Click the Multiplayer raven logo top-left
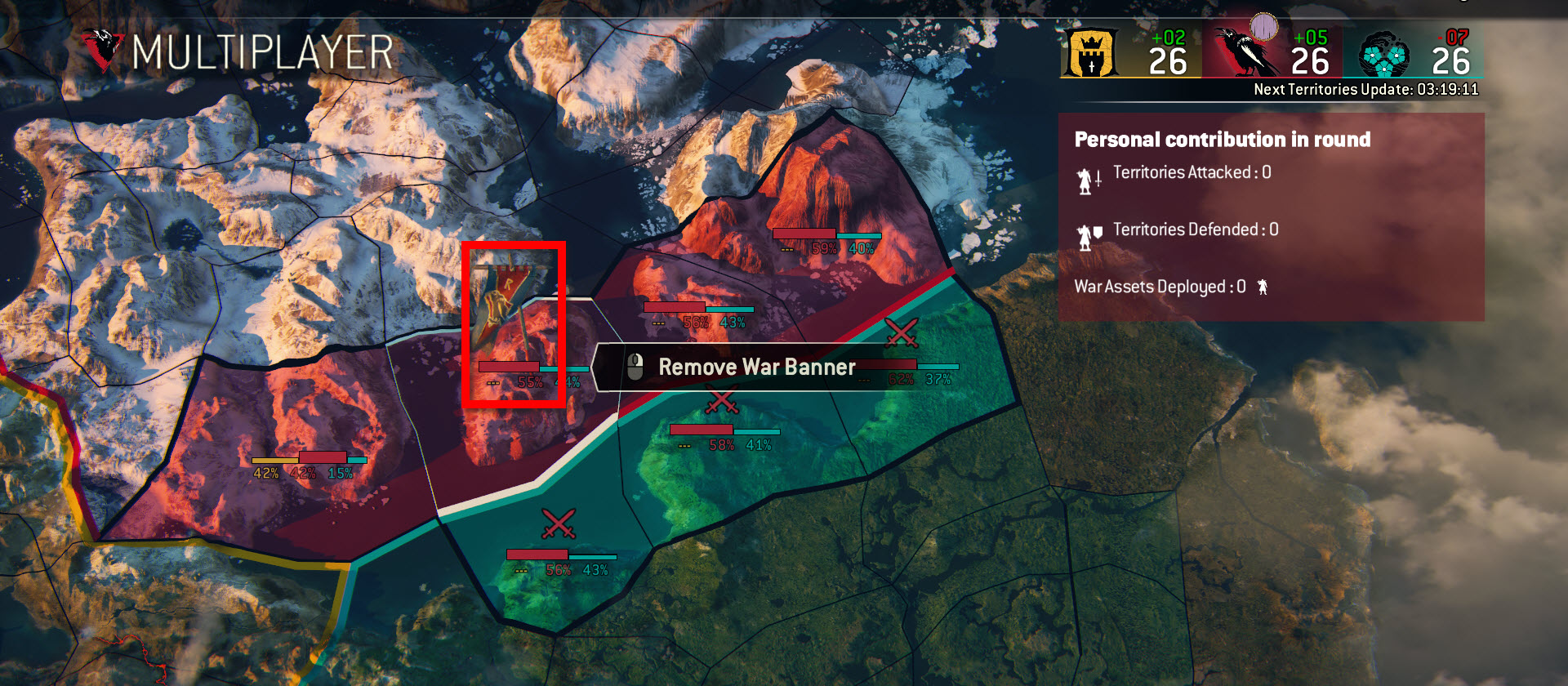Viewport: 1568px width, 686px height. [x=104, y=47]
